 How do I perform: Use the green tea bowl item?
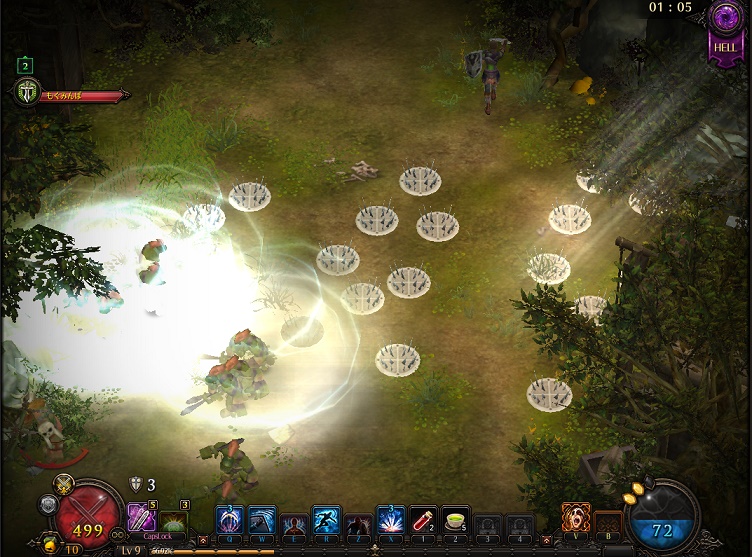coord(455,520)
